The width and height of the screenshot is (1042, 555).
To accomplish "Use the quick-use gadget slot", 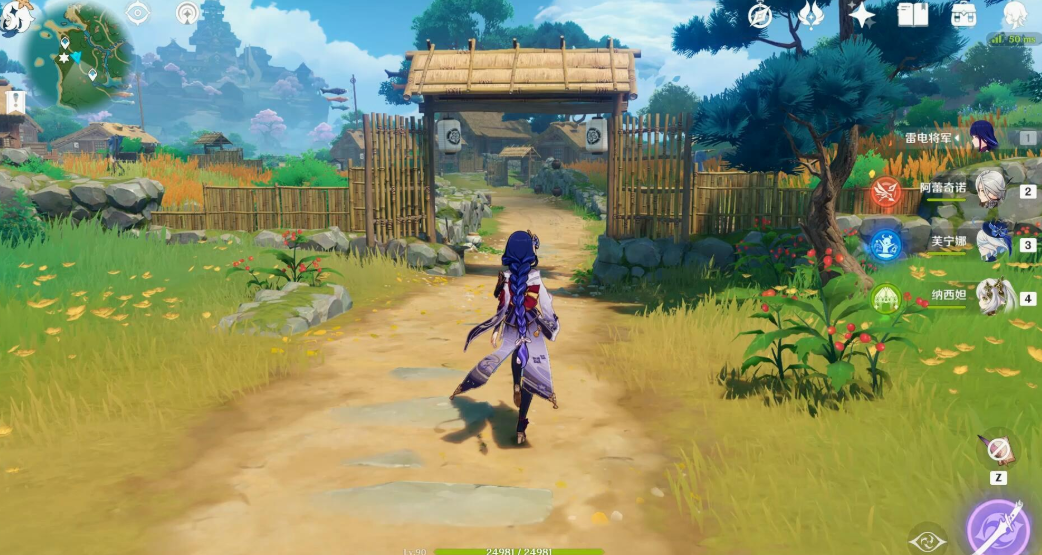I will click(997, 450).
